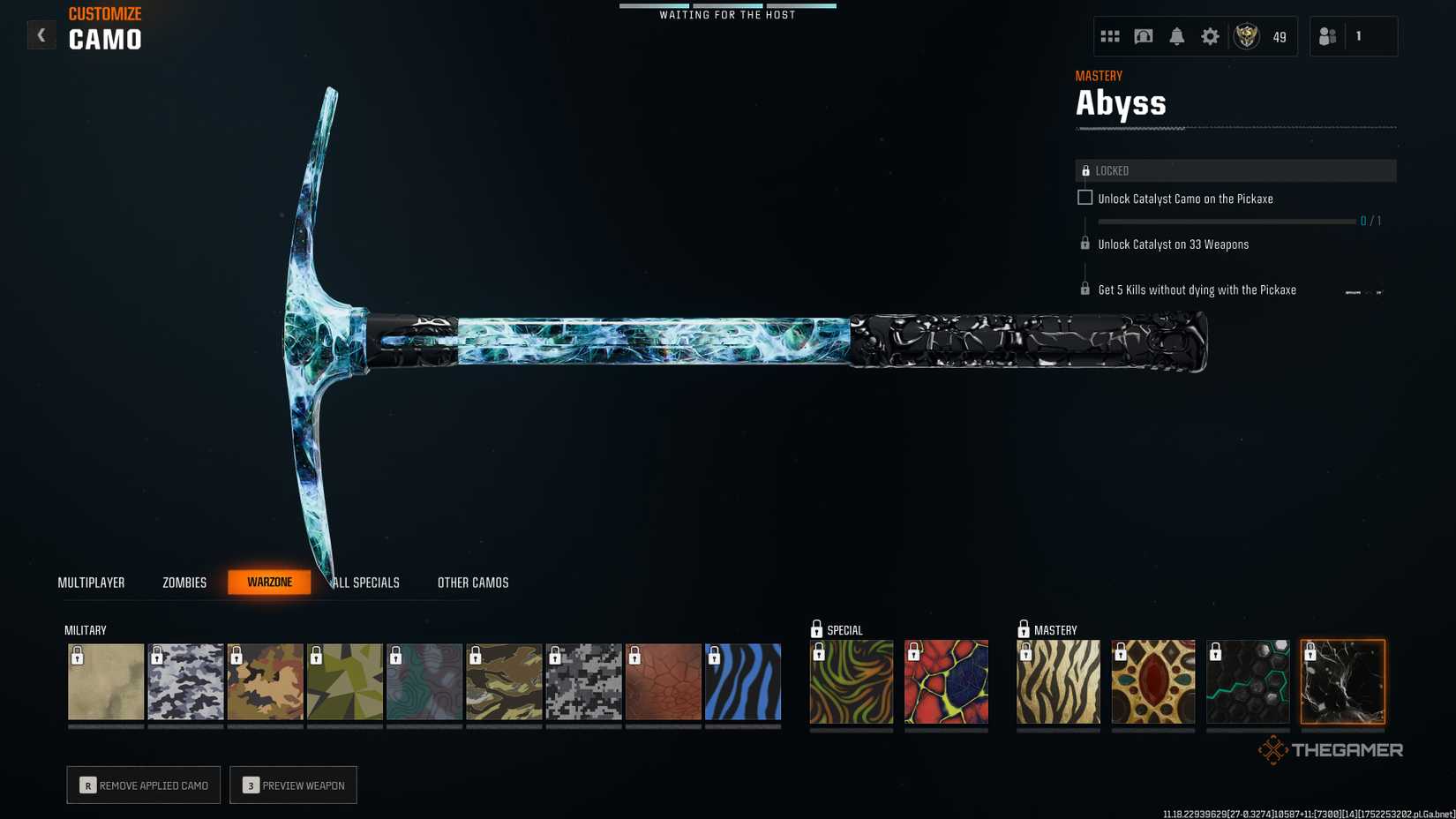Open the broadcast/theater icon in the top bar
Screen dimensions: 1456x819
point(1143,36)
